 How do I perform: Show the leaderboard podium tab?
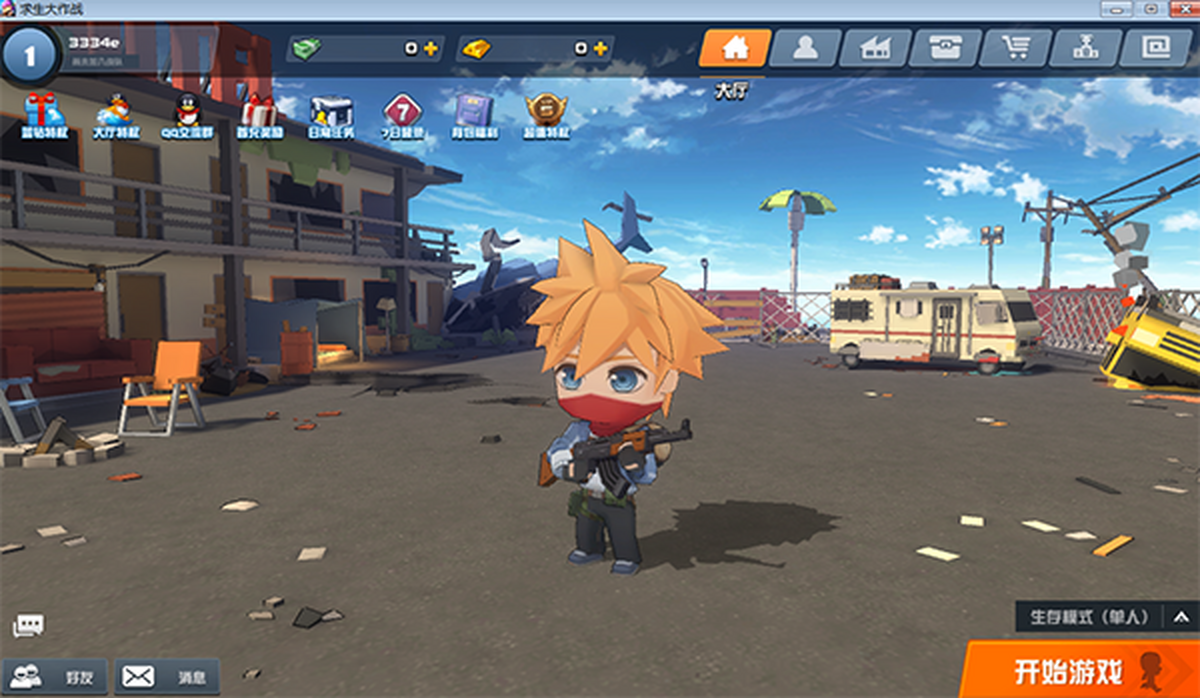[x=1085, y=48]
